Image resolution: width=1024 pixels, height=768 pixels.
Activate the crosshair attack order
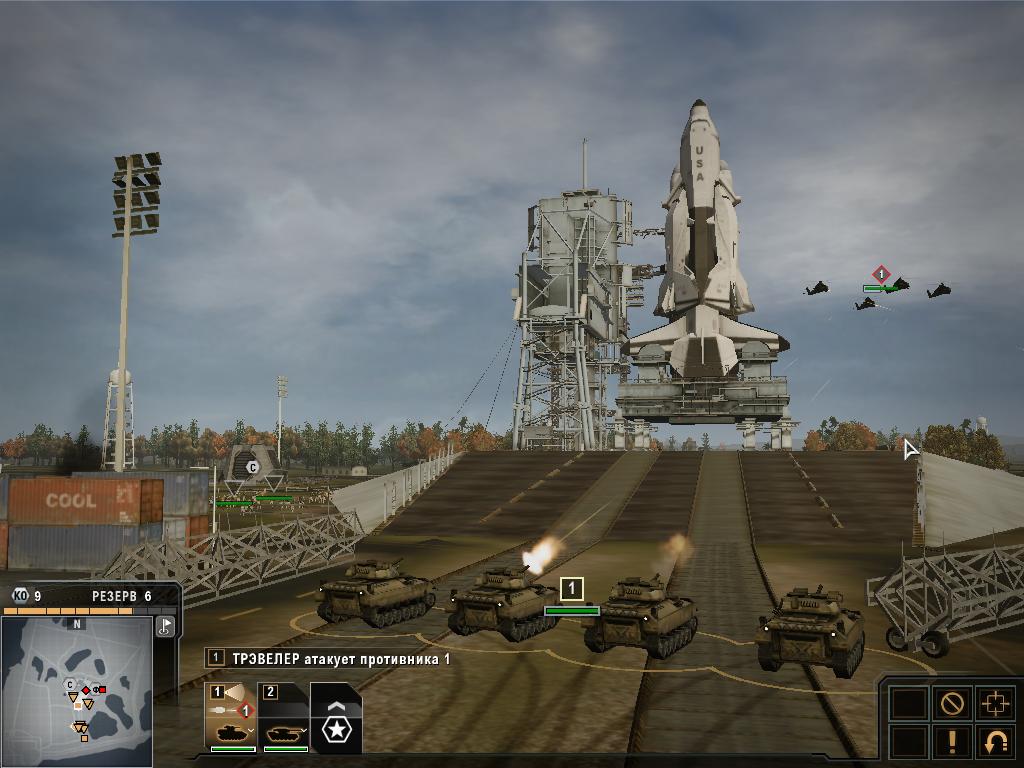coord(995,703)
